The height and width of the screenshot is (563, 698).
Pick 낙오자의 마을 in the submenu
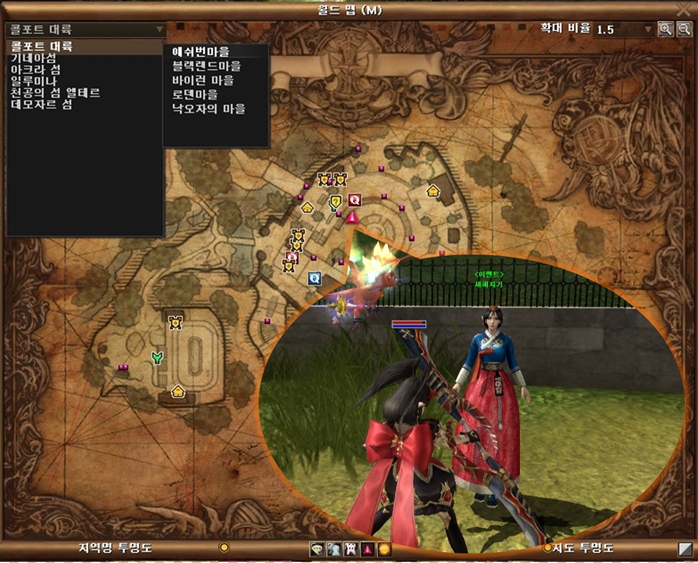click(x=209, y=108)
